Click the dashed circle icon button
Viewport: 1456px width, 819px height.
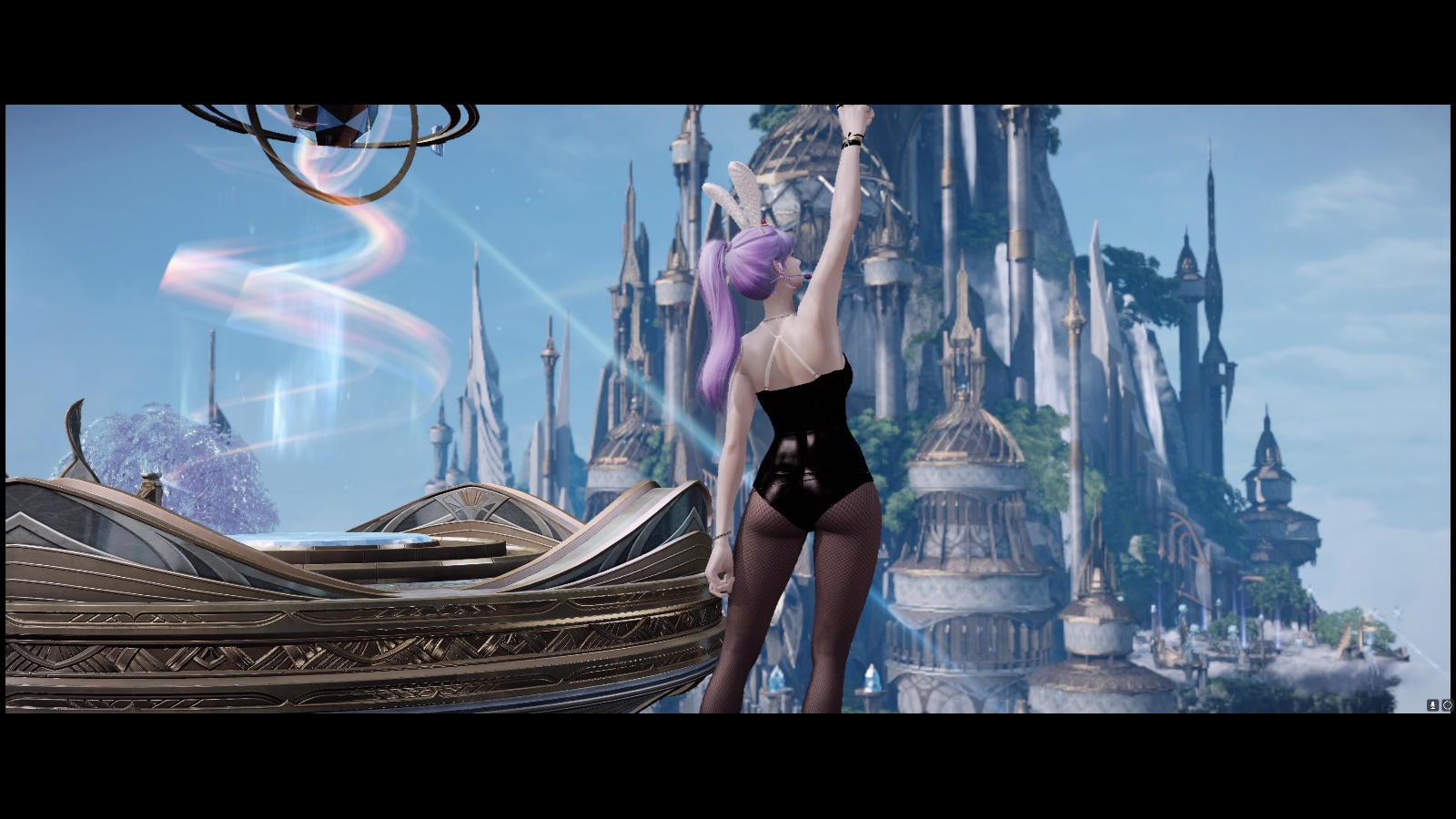point(1446,705)
